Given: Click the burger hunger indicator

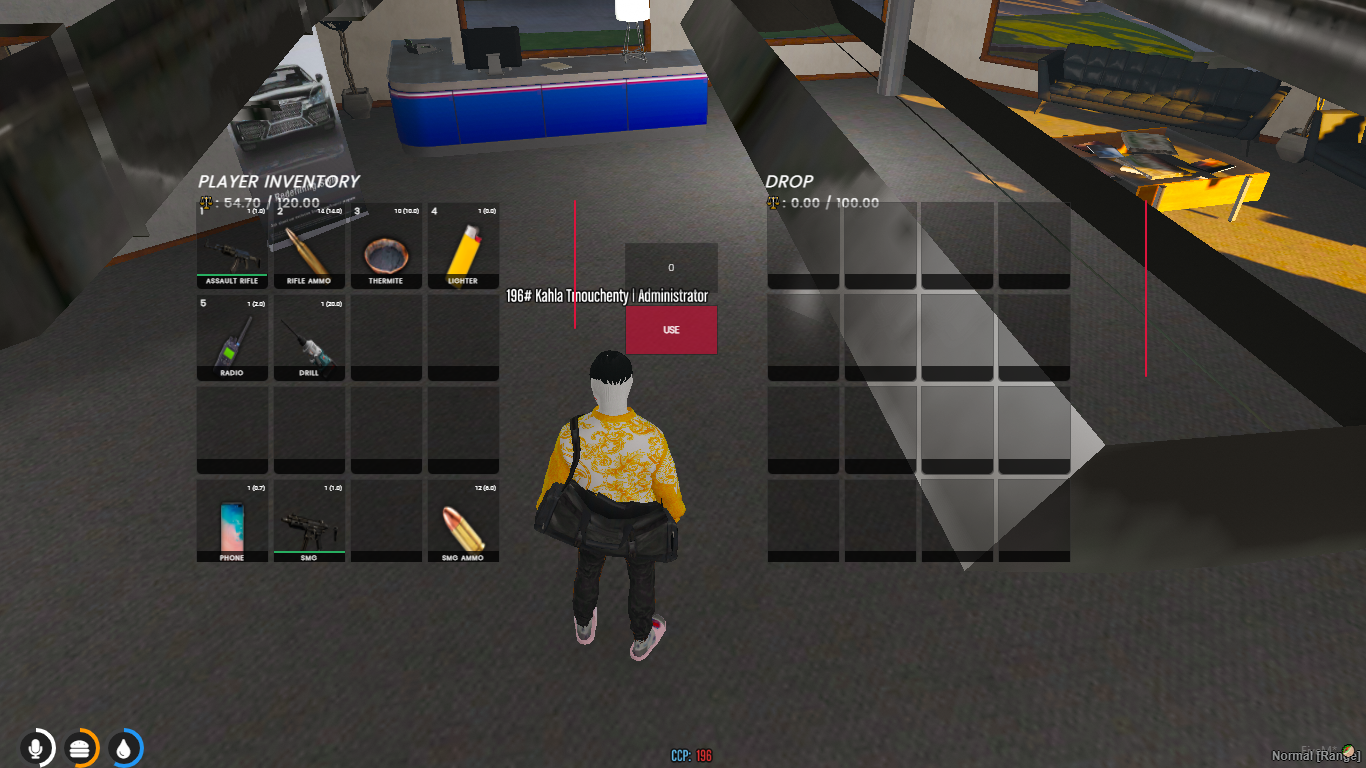Looking at the screenshot, I should tap(80, 748).
